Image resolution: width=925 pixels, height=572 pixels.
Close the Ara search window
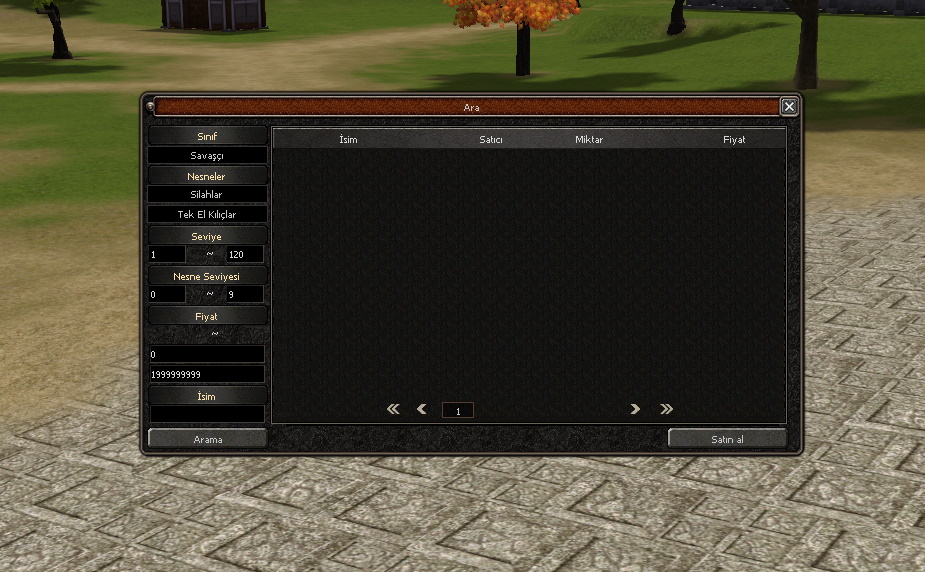[789, 106]
